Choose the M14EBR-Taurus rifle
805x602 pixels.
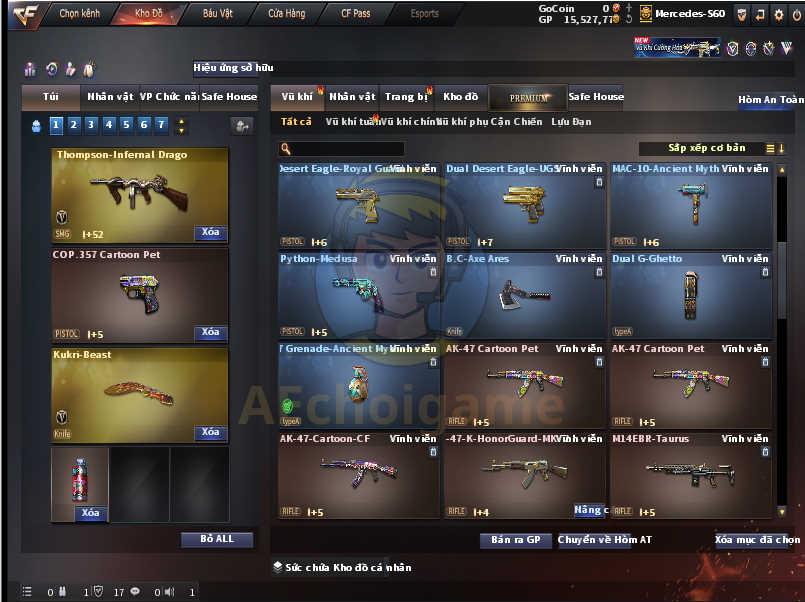pyautogui.click(x=690, y=475)
